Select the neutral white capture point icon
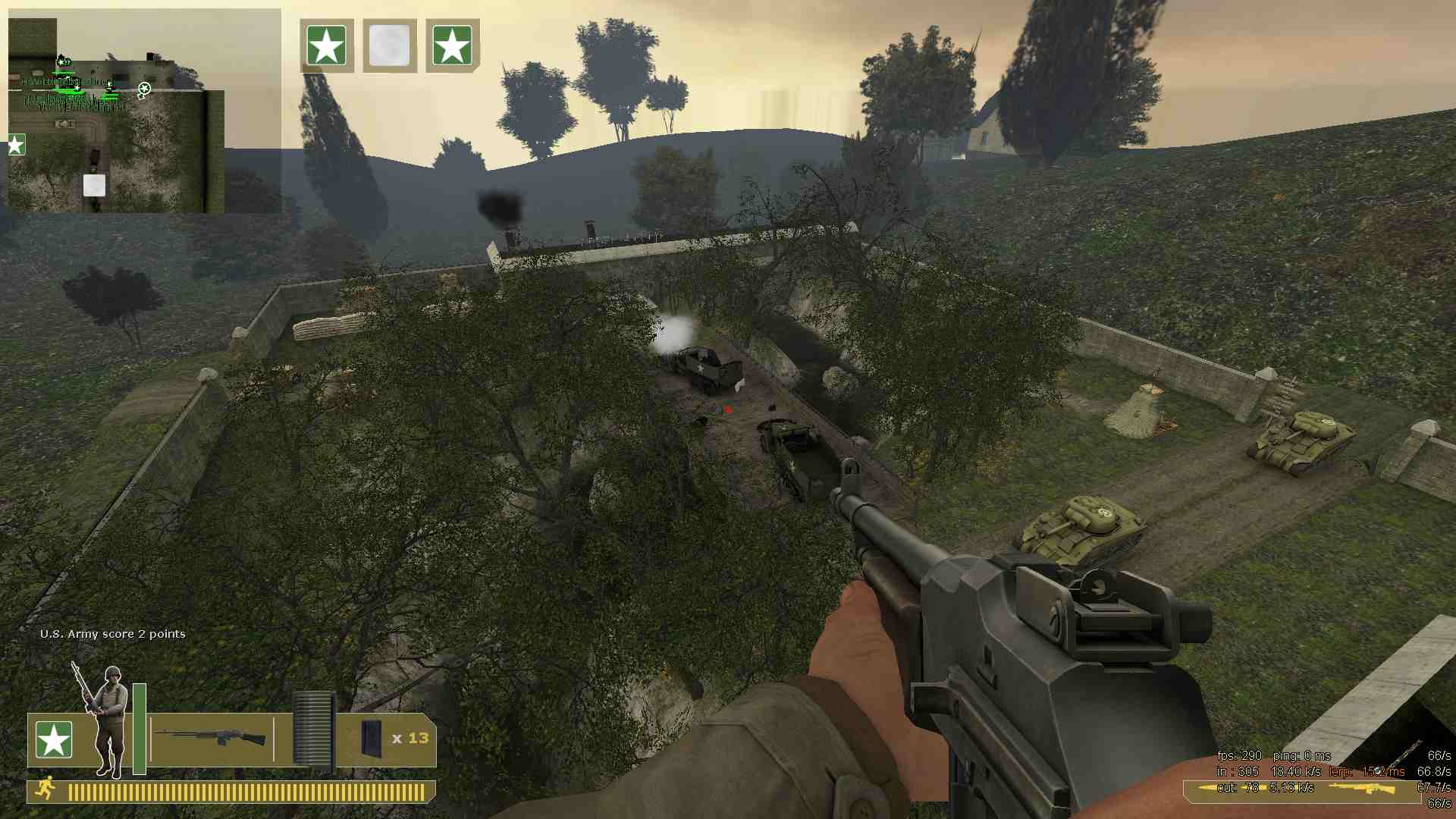 (390, 45)
